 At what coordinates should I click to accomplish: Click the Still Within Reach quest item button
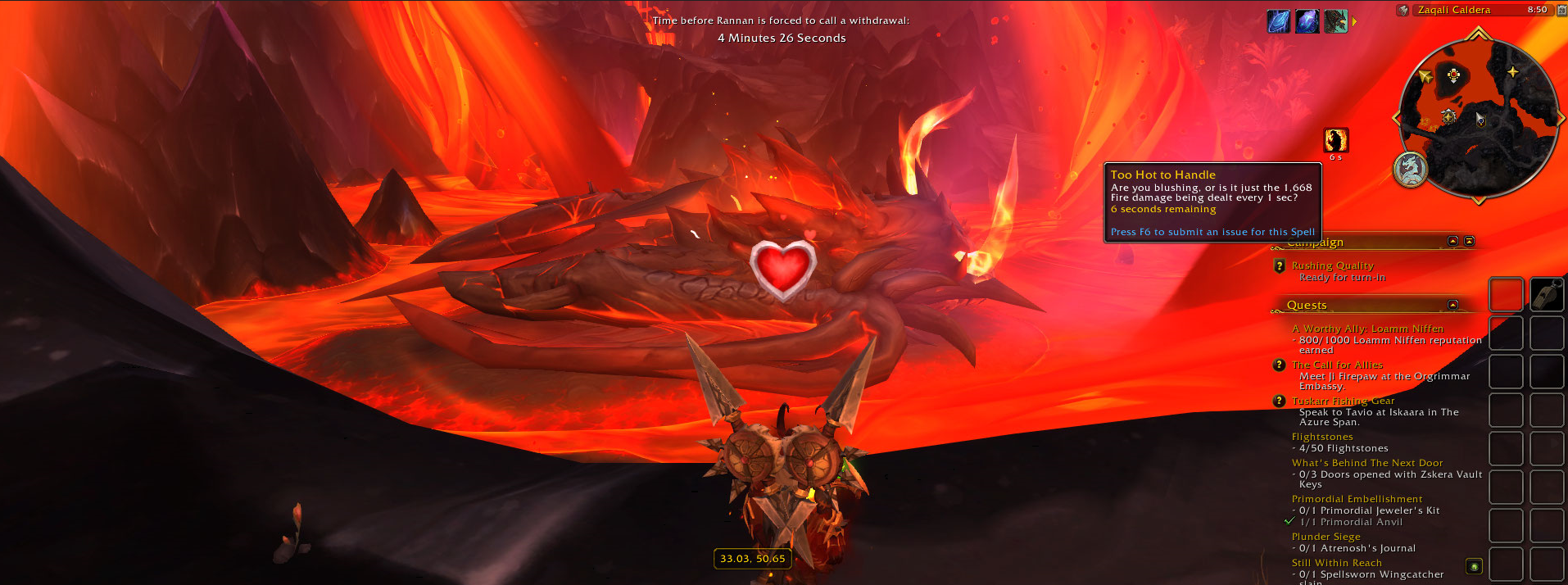1474,566
